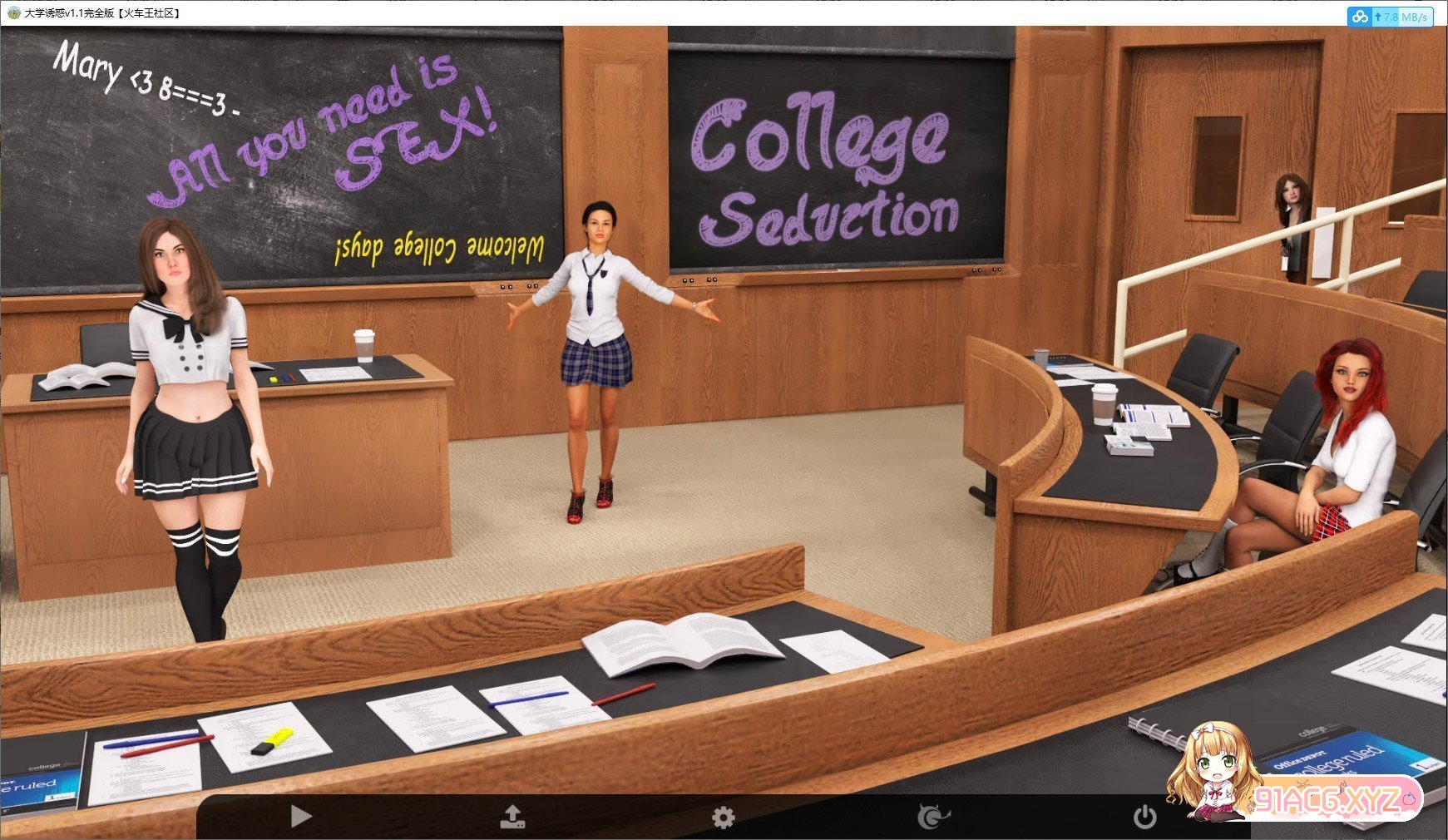Click the devil-face icon in the bottom bar
This screenshot has width=1448, height=840.
pyautogui.click(x=933, y=818)
